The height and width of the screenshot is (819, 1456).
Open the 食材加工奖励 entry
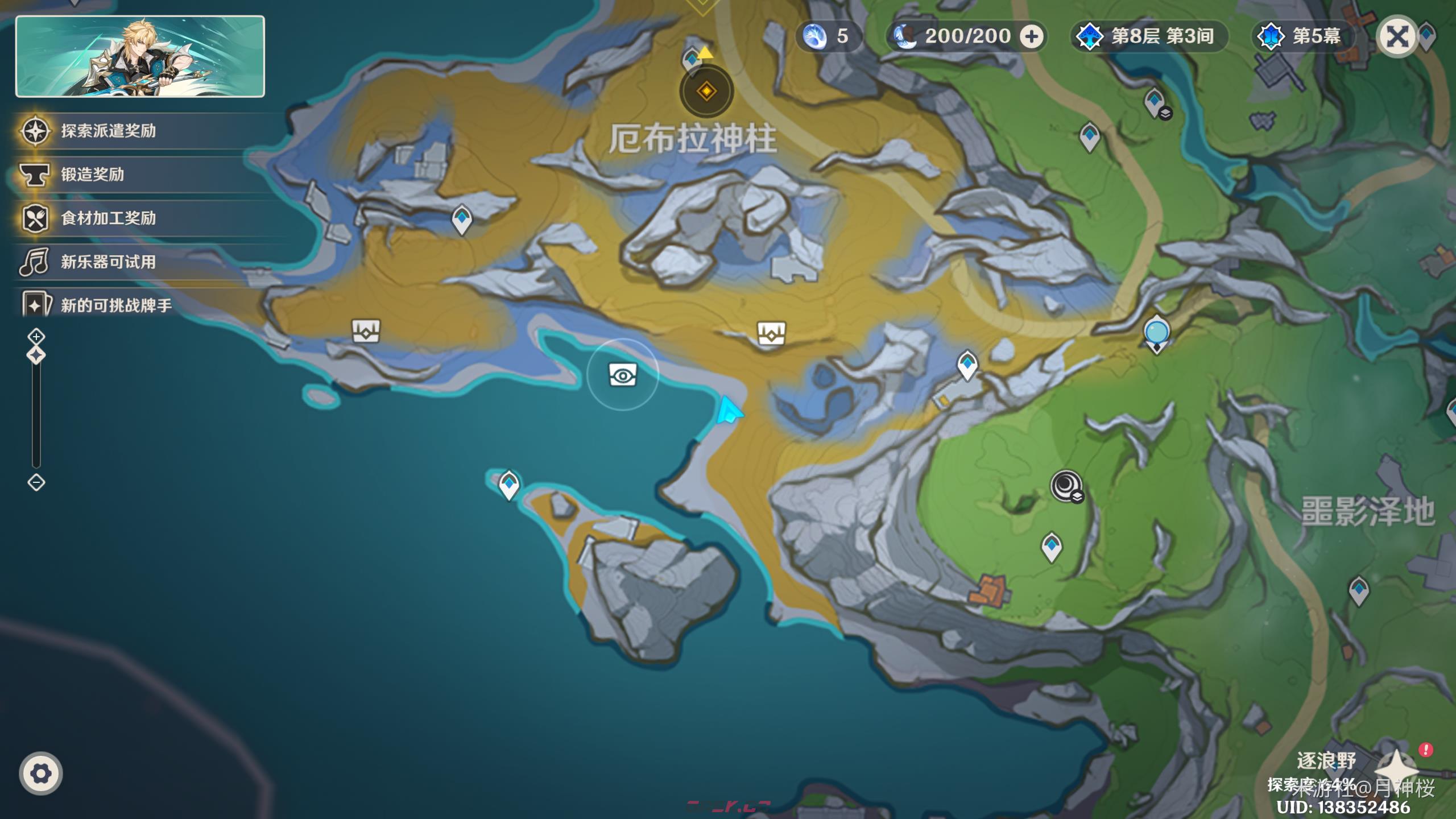[x=108, y=218]
